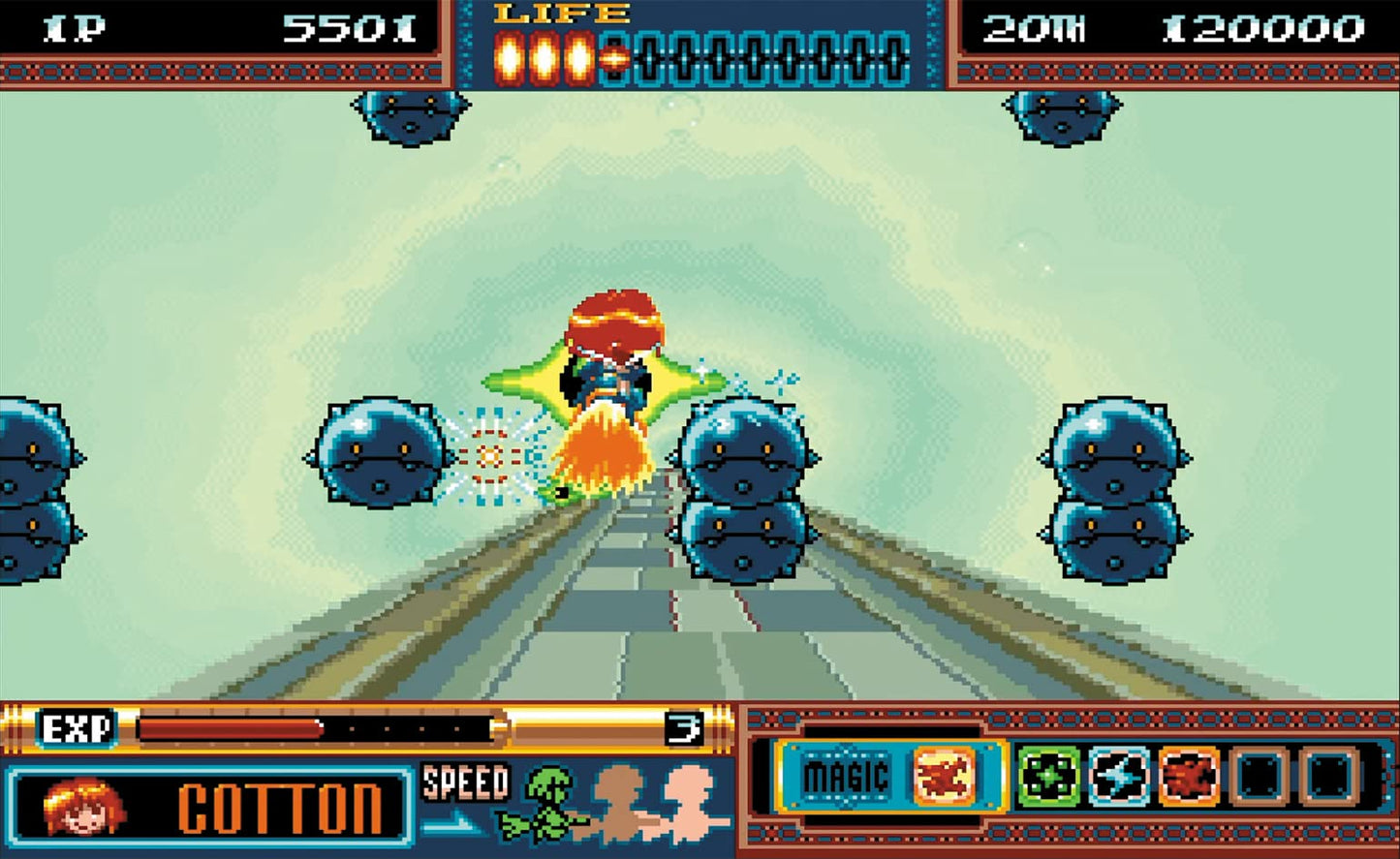Toggle the half-filled LIFE heart indicator
Image resolution: width=1400 pixels, height=859 pixels.
click(x=612, y=55)
